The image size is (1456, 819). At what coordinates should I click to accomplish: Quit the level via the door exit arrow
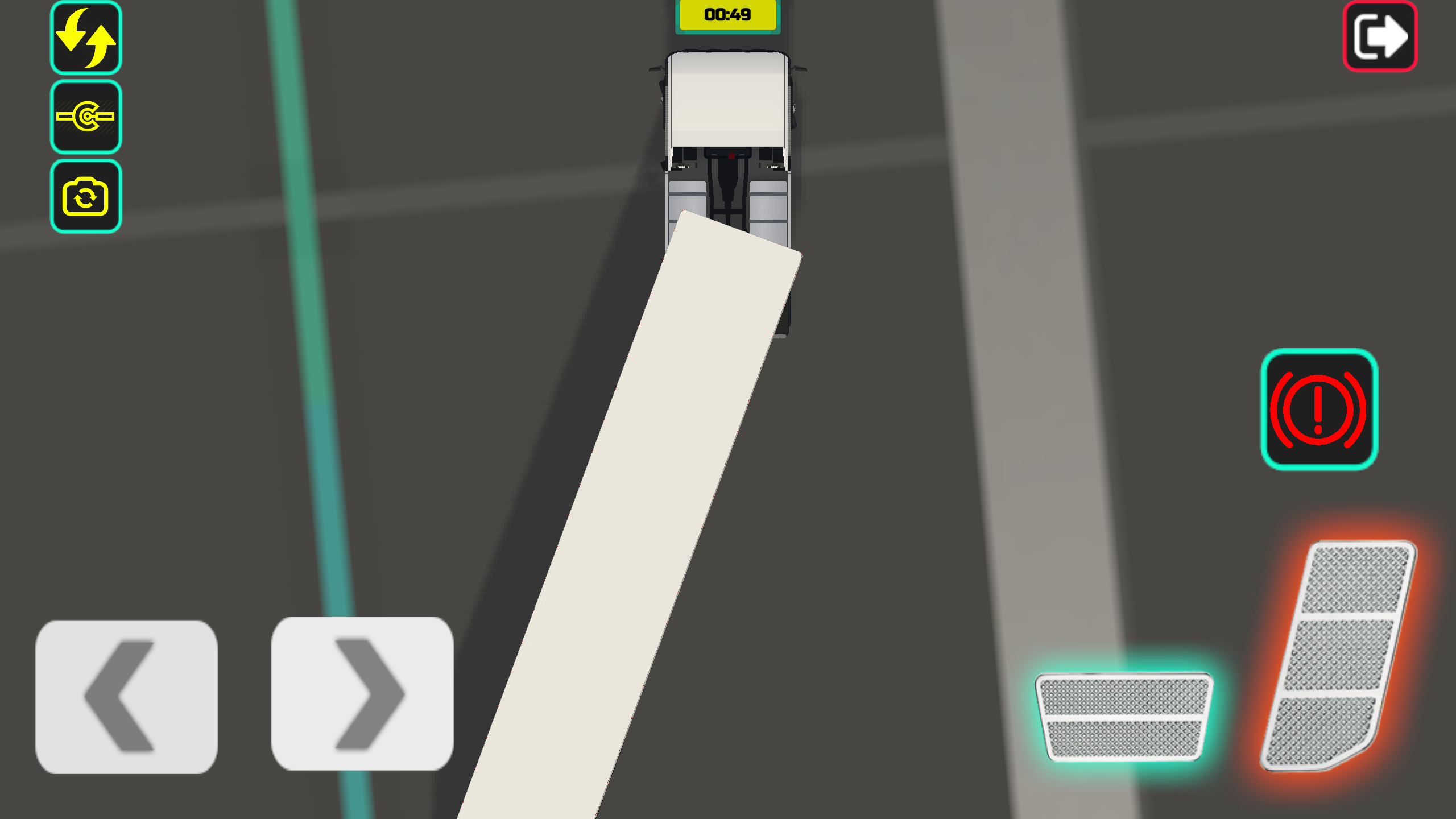tap(1379, 36)
